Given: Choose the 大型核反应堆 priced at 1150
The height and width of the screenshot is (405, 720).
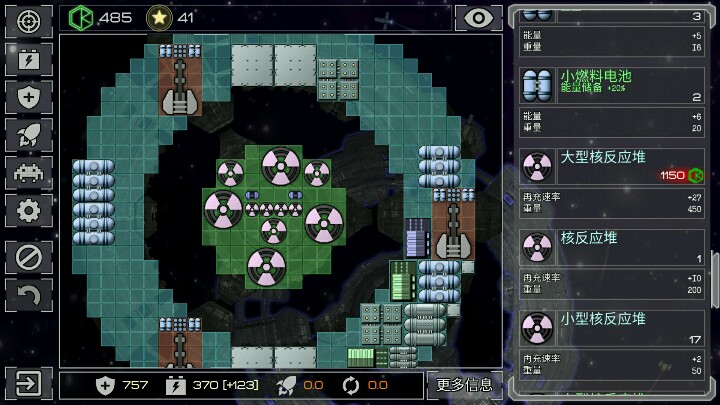Looking at the screenshot, I should (x=613, y=167).
